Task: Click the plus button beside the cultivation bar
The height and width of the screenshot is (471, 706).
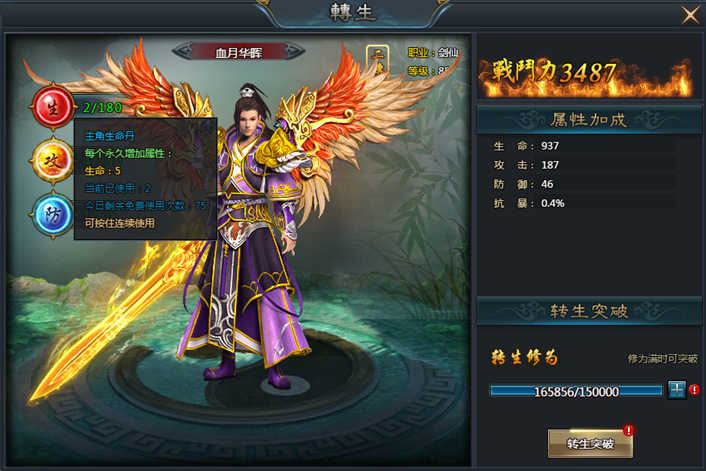Action: click(x=676, y=390)
